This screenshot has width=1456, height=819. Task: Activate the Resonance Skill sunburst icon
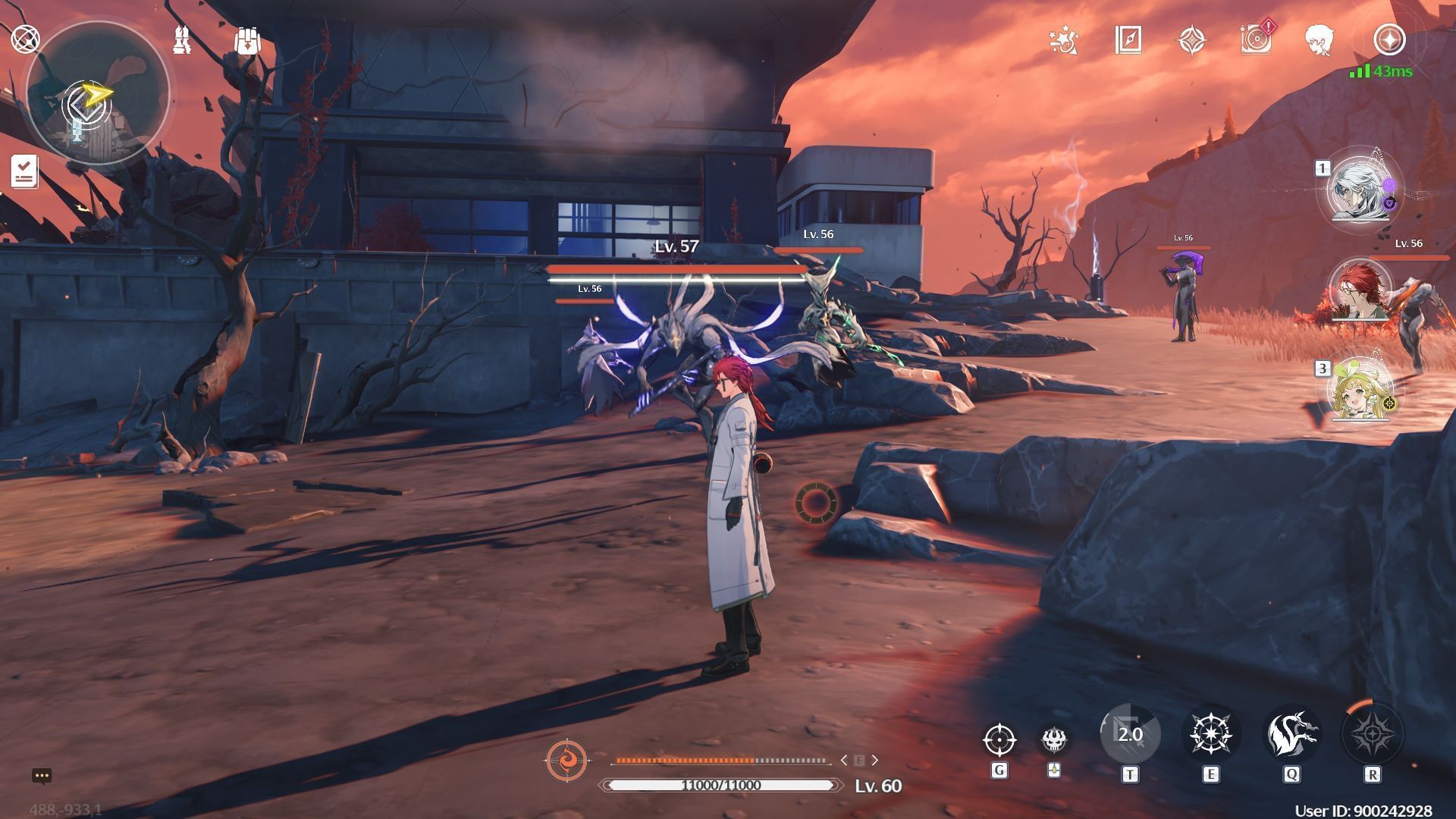(1210, 734)
